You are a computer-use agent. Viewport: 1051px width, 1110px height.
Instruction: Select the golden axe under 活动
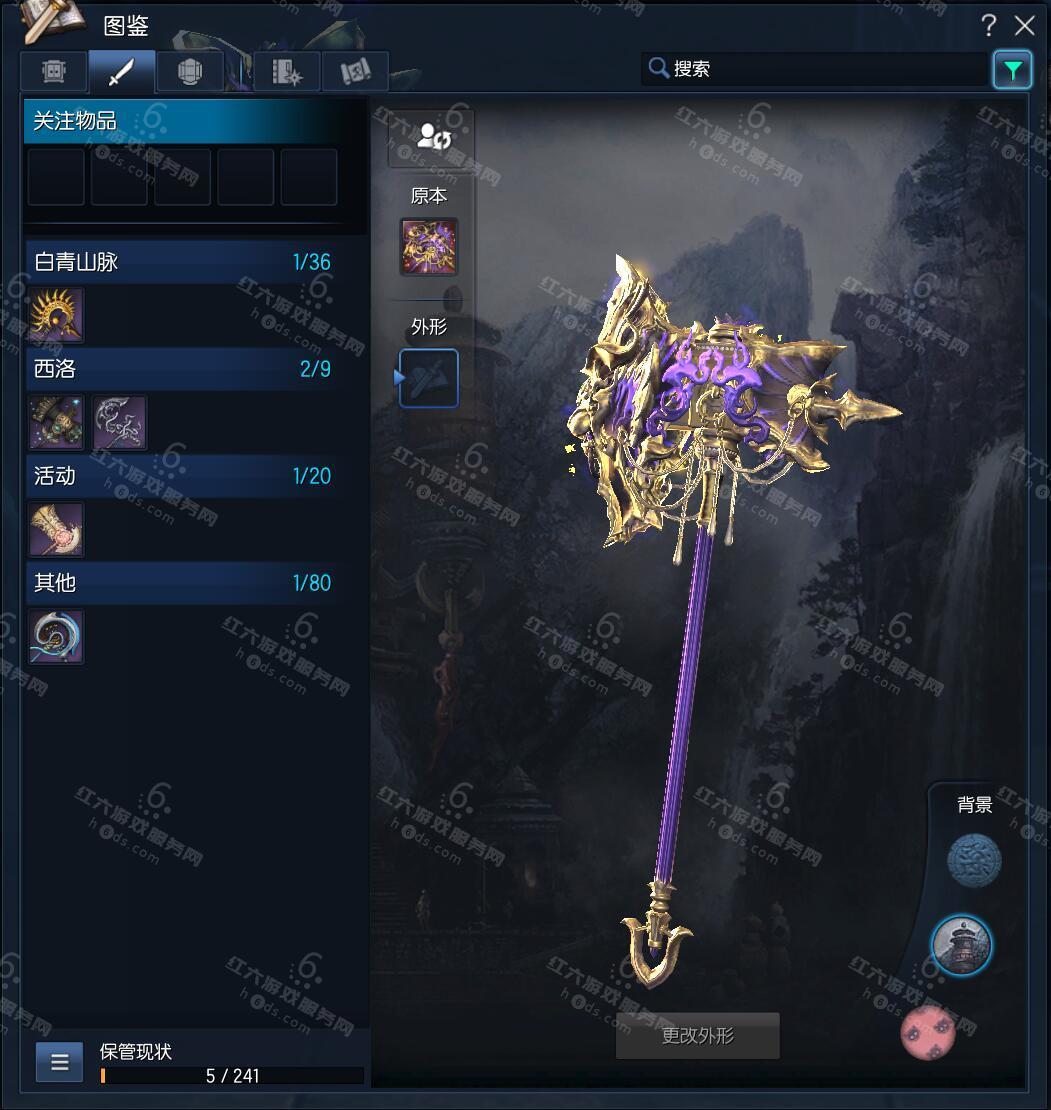tap(57, 529)
